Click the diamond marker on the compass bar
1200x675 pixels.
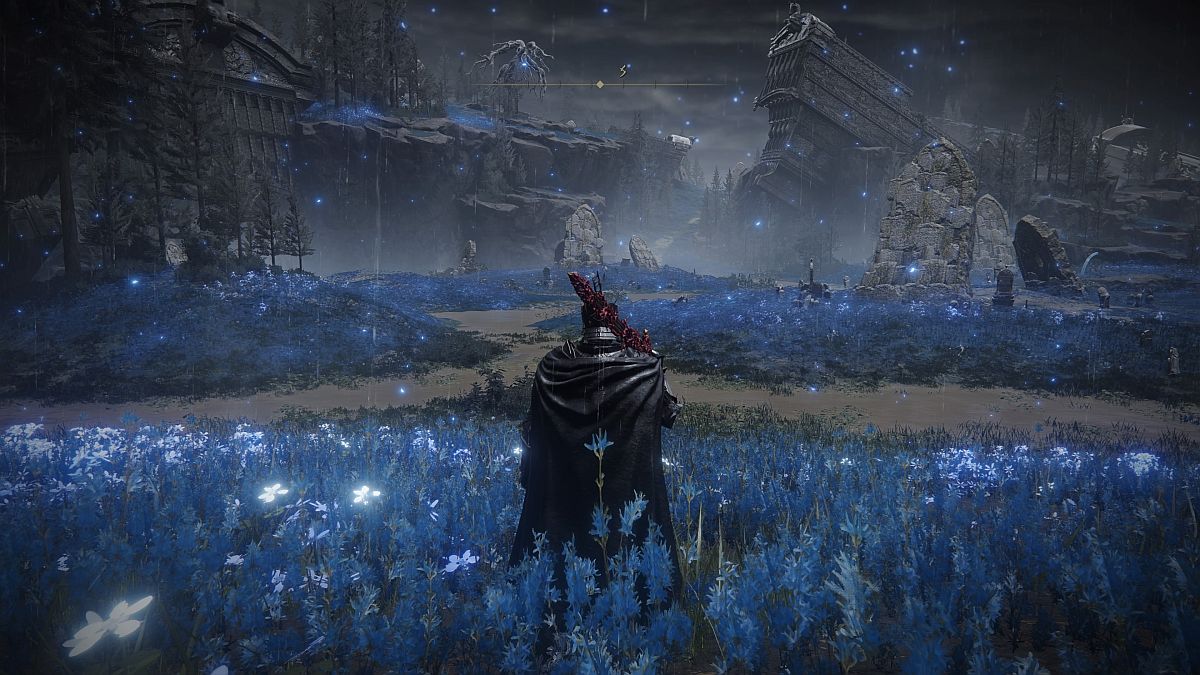(x=599, y=84)
